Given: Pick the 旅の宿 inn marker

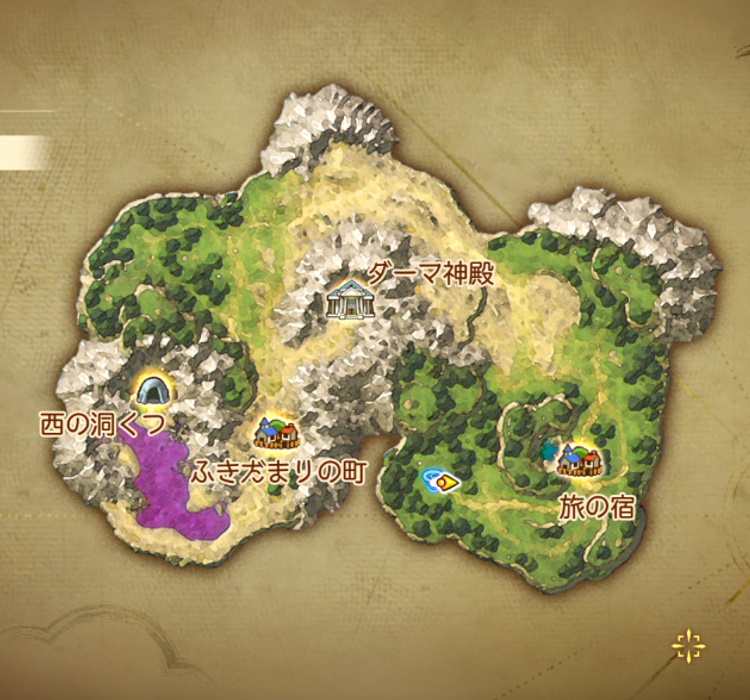Looking at the screenshot, I should click(x=580, y=461).
